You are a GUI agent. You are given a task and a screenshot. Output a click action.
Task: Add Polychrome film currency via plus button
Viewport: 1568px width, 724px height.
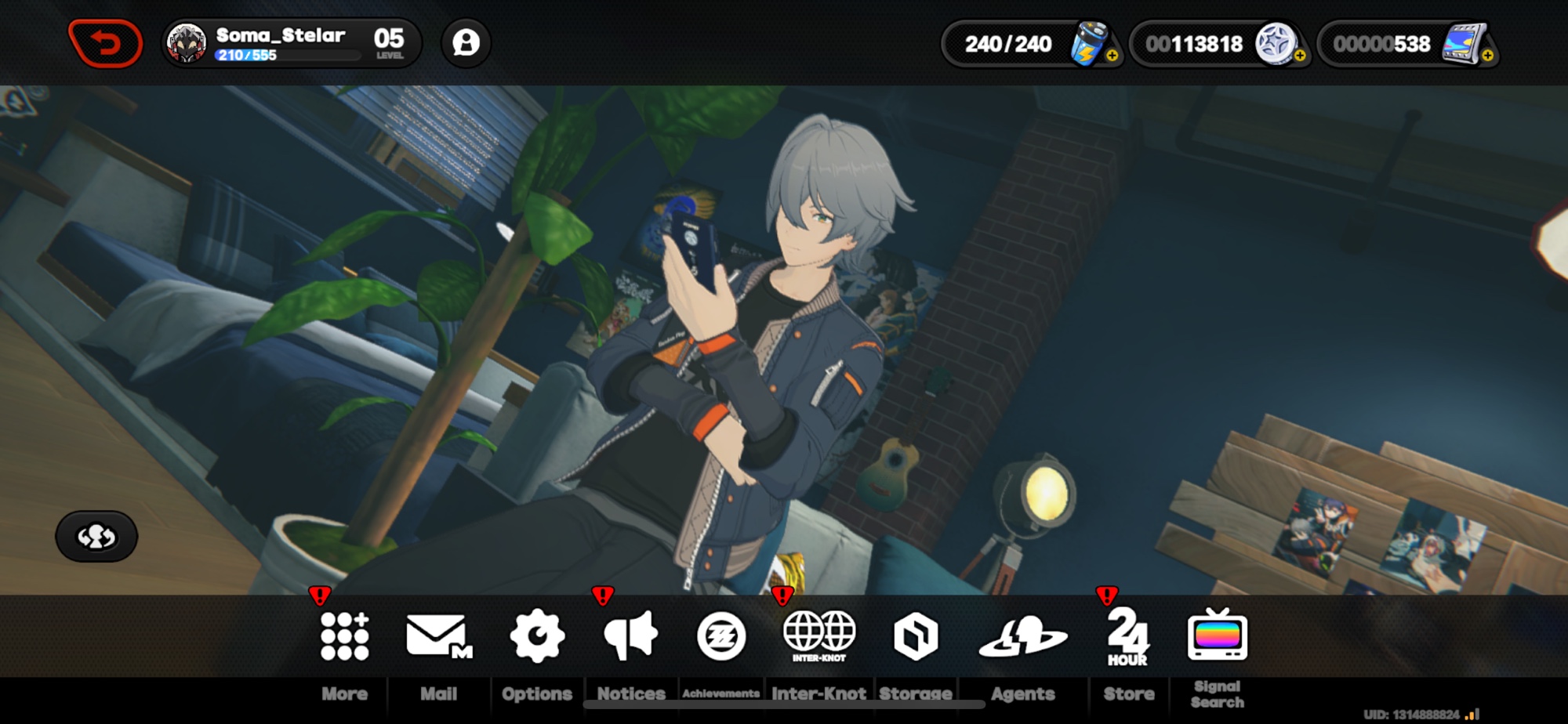coord(1487,56)
